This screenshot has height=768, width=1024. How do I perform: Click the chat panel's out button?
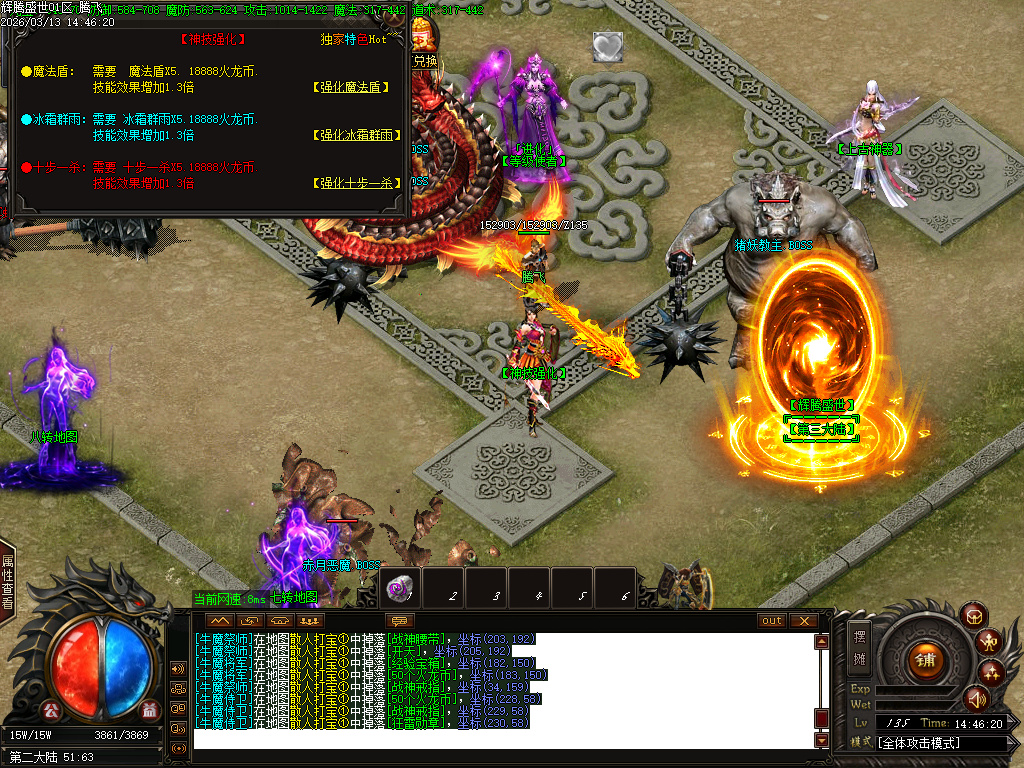pyautogui.click(x=772, y=621)
